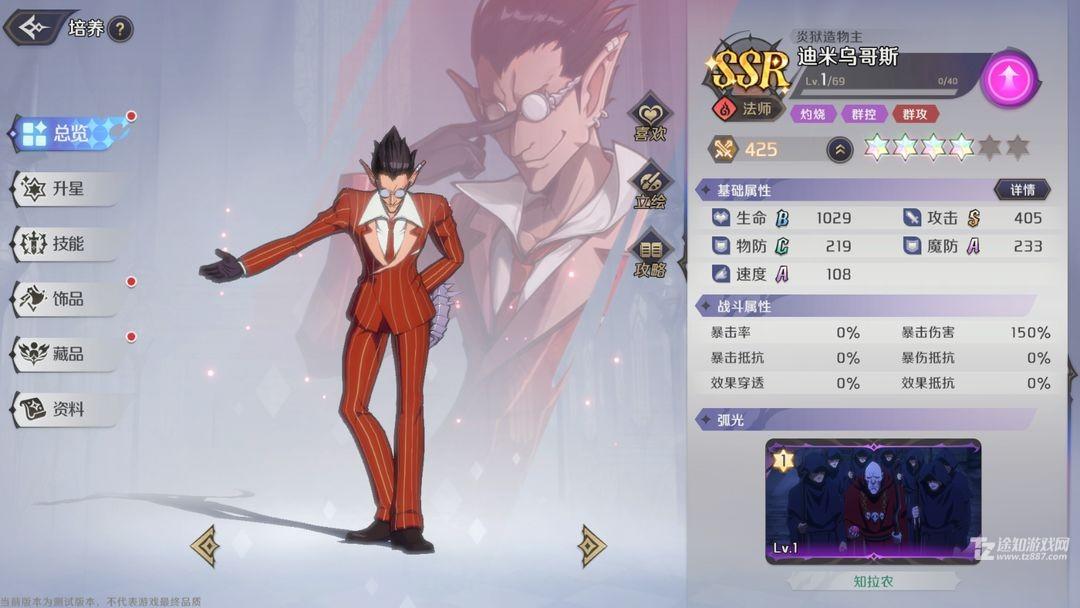Expand the power rating chevron button
Image resolution: width=1080 pixels, height=608 pixels.
pos(840,150)
